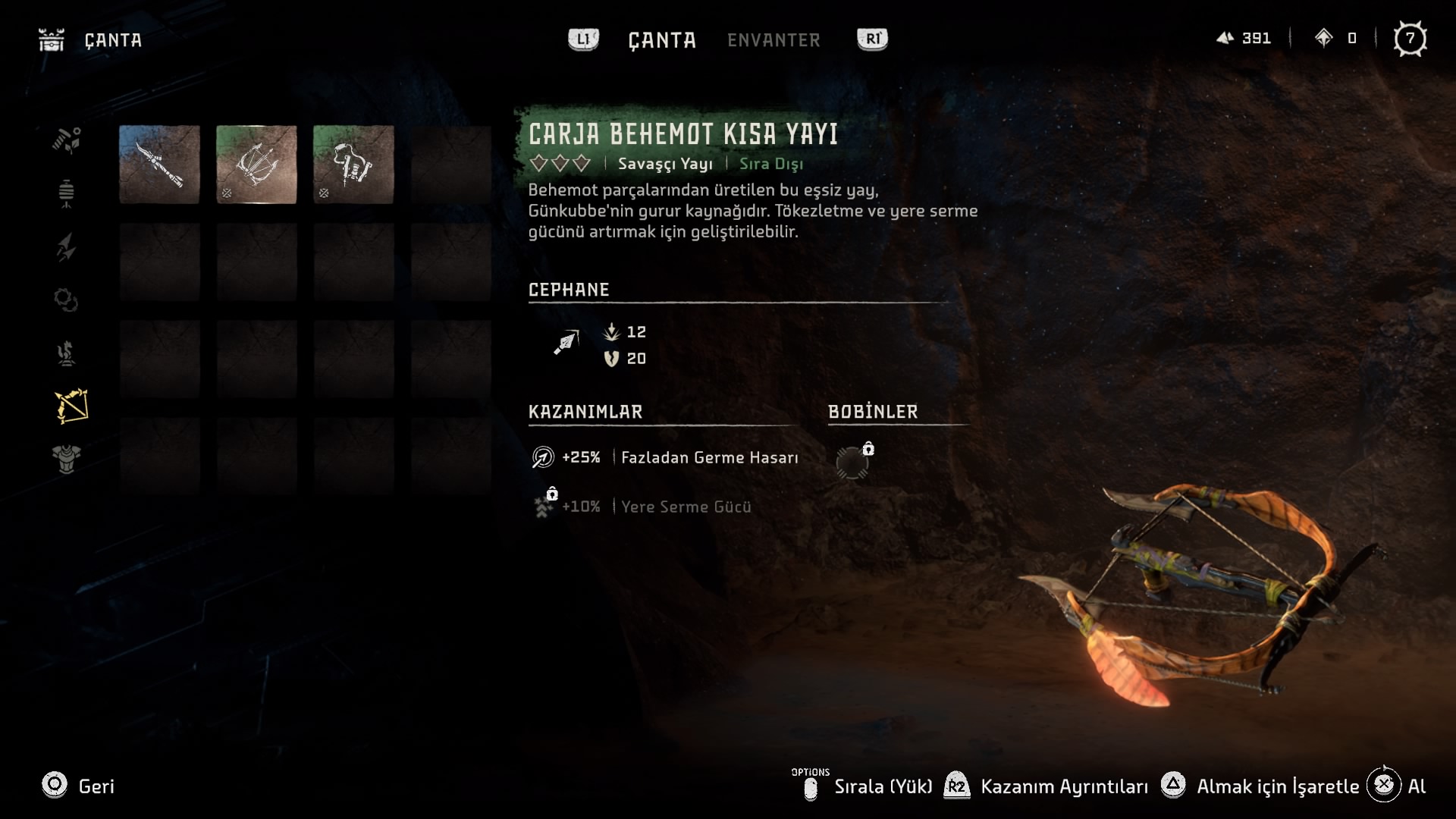Select the locked Yere Serme Gücü perk
This screenshot has width=1456, height=819.
point(643,507)
